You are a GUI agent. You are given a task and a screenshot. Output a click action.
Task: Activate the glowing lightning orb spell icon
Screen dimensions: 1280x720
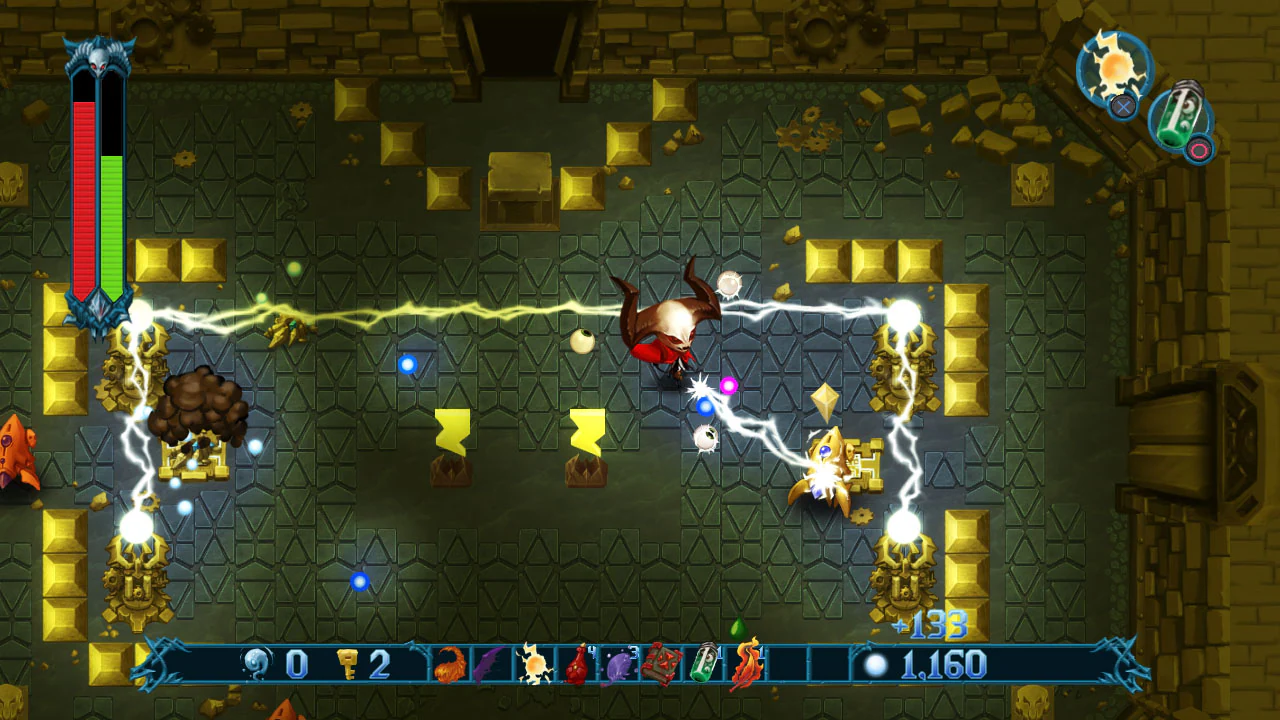534,663
